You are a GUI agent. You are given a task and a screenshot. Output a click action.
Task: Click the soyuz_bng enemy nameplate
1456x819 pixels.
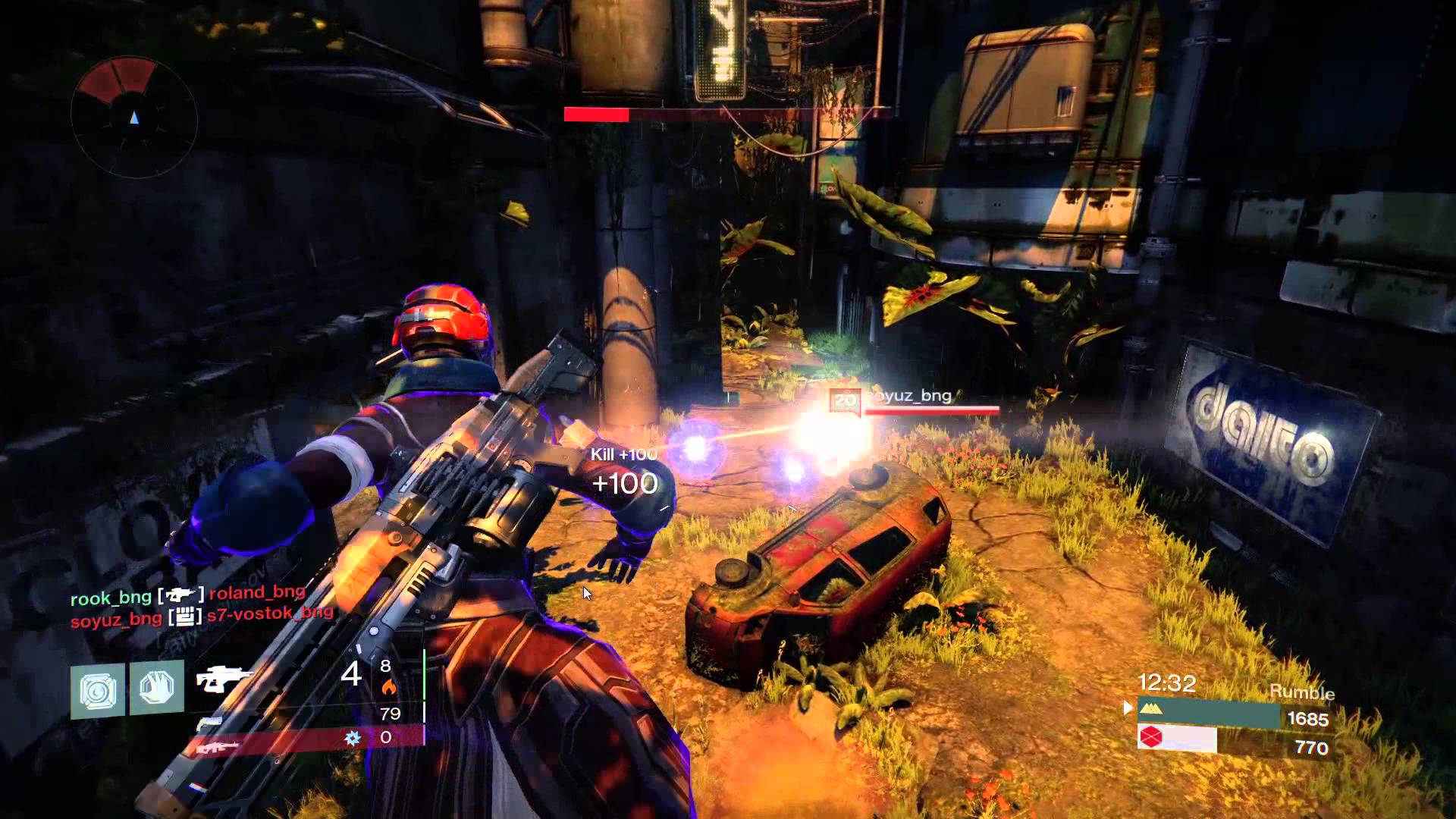(908, 397)
